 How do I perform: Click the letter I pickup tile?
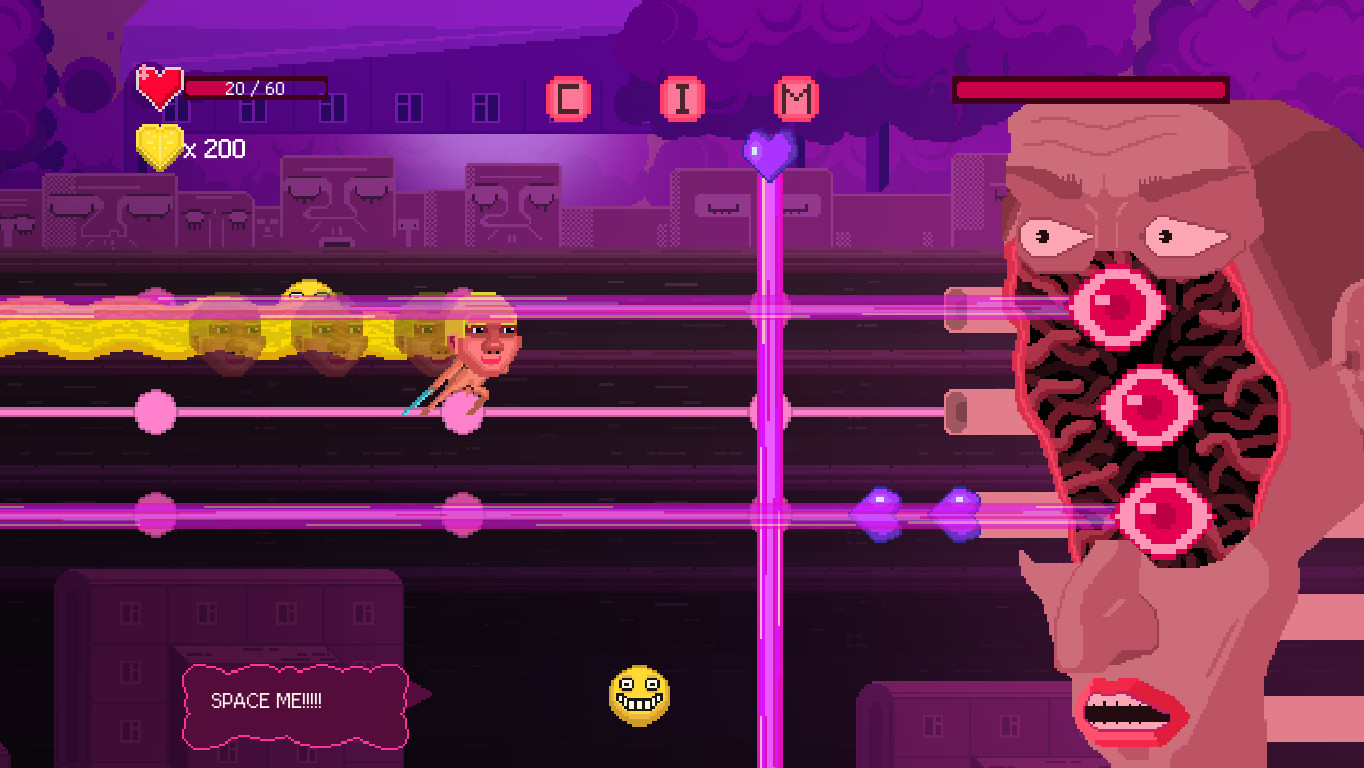(x=680, y=97)
